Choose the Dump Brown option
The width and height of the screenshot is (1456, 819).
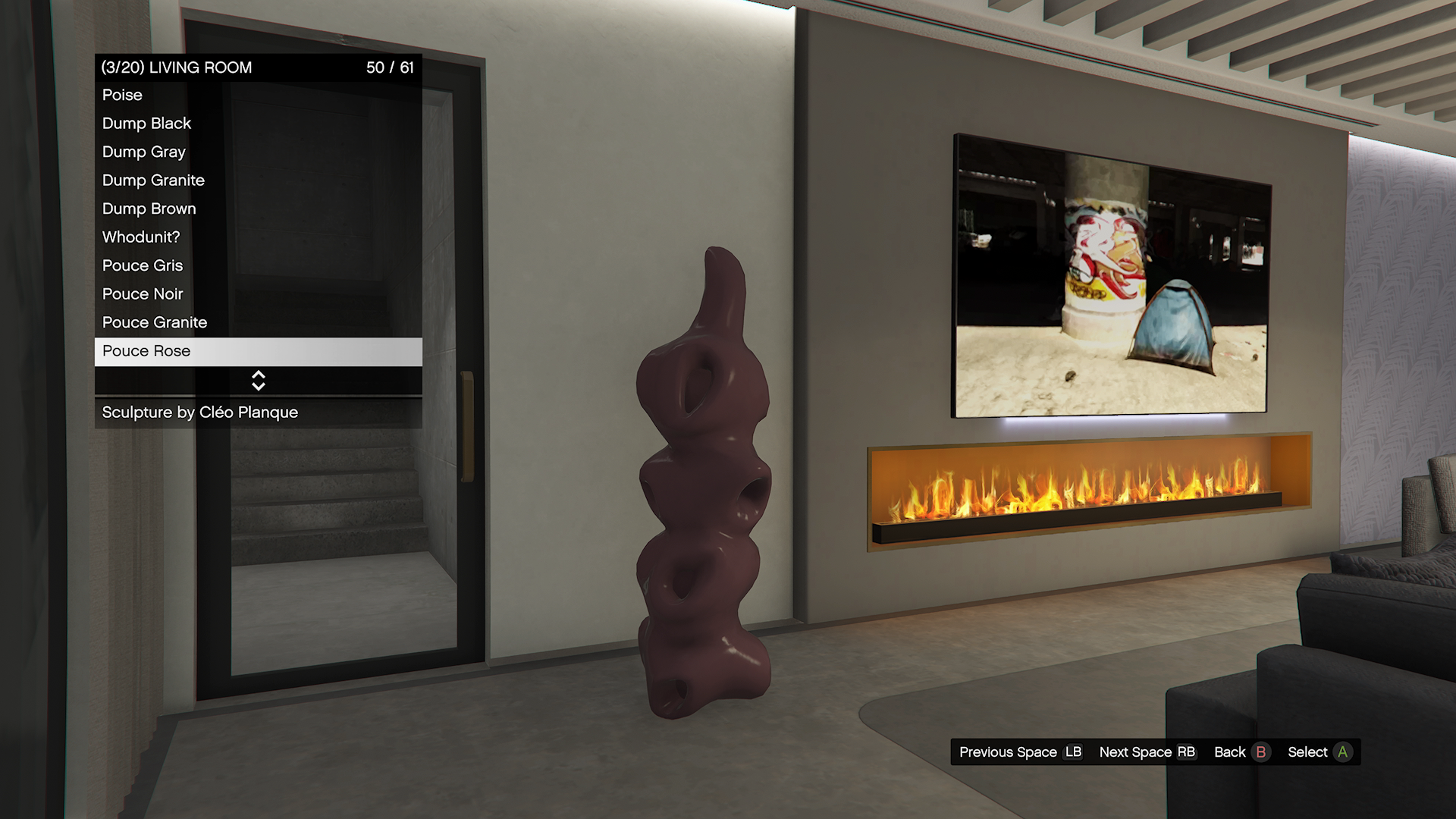(x=258, y=209)
